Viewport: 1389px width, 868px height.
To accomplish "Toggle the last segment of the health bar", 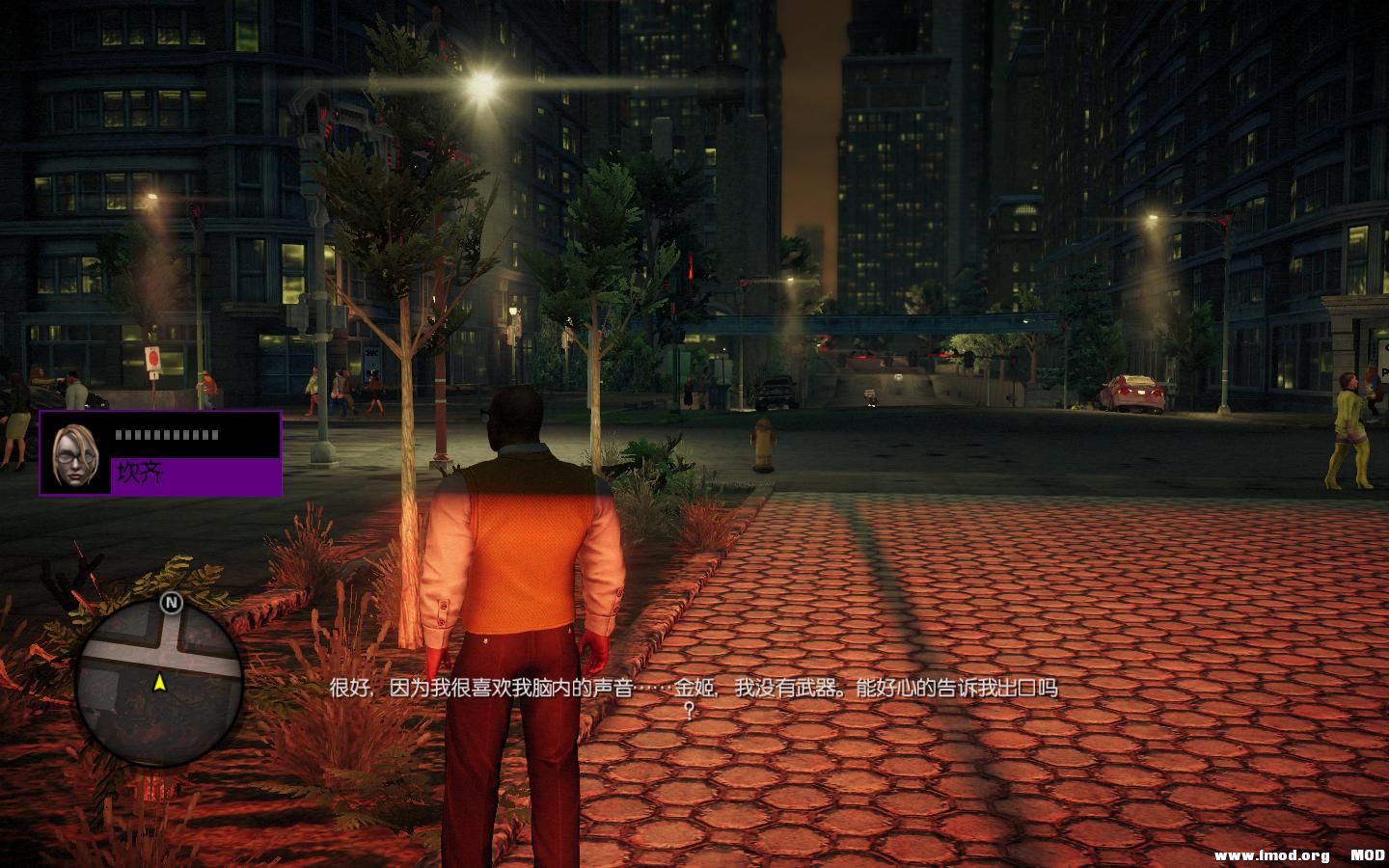I will point(214,434).
